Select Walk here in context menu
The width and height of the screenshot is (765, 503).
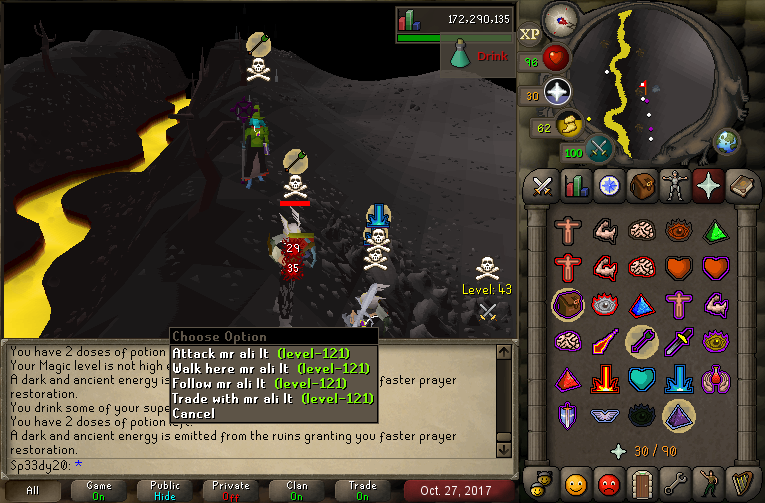click(x=270, y=368)
